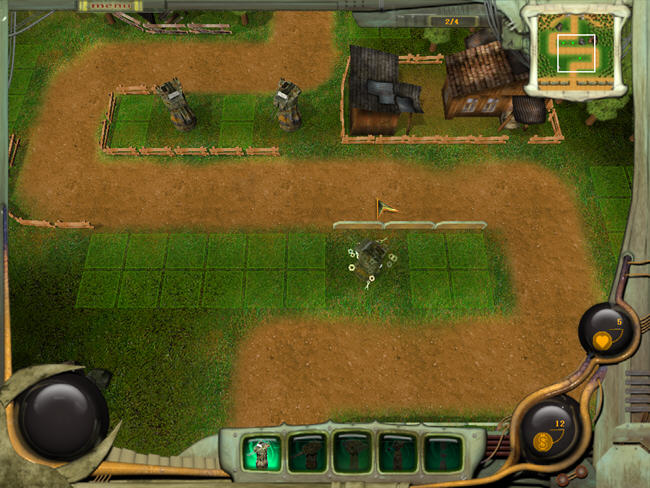
Task: Open the menu button
Action: [115, 6]
